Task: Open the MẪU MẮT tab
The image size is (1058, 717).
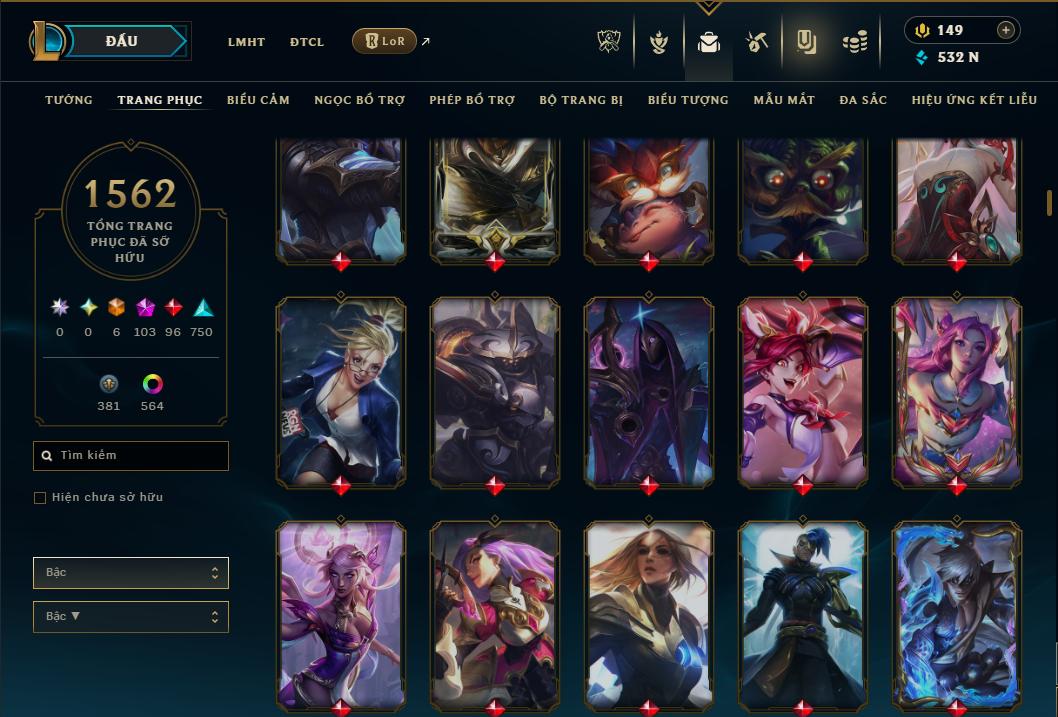Action: (784, 100)
